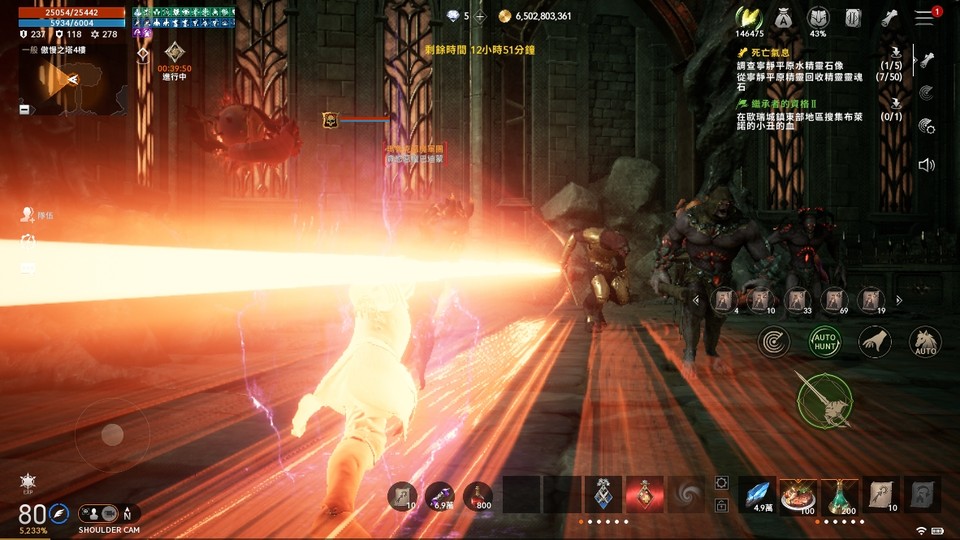This screenshot has width=960, height=540.
Task: Use the red health potion (800)
Action: [x=483, y=494]
